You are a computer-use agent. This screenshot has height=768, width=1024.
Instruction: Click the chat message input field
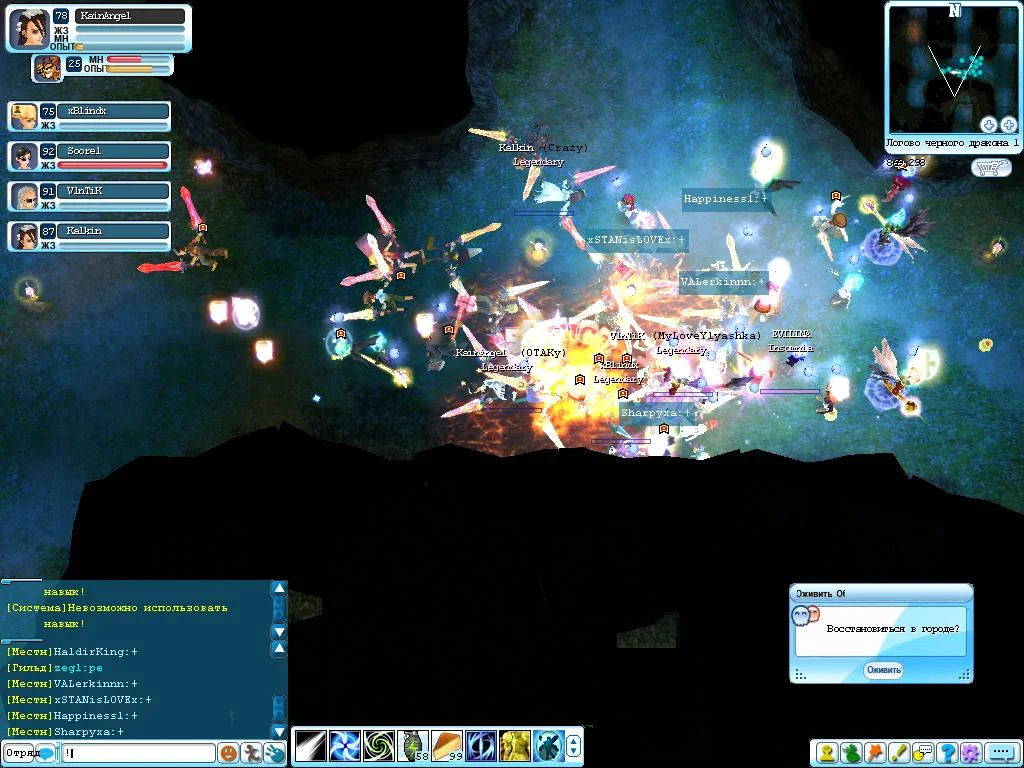click(x=138, y=753)
